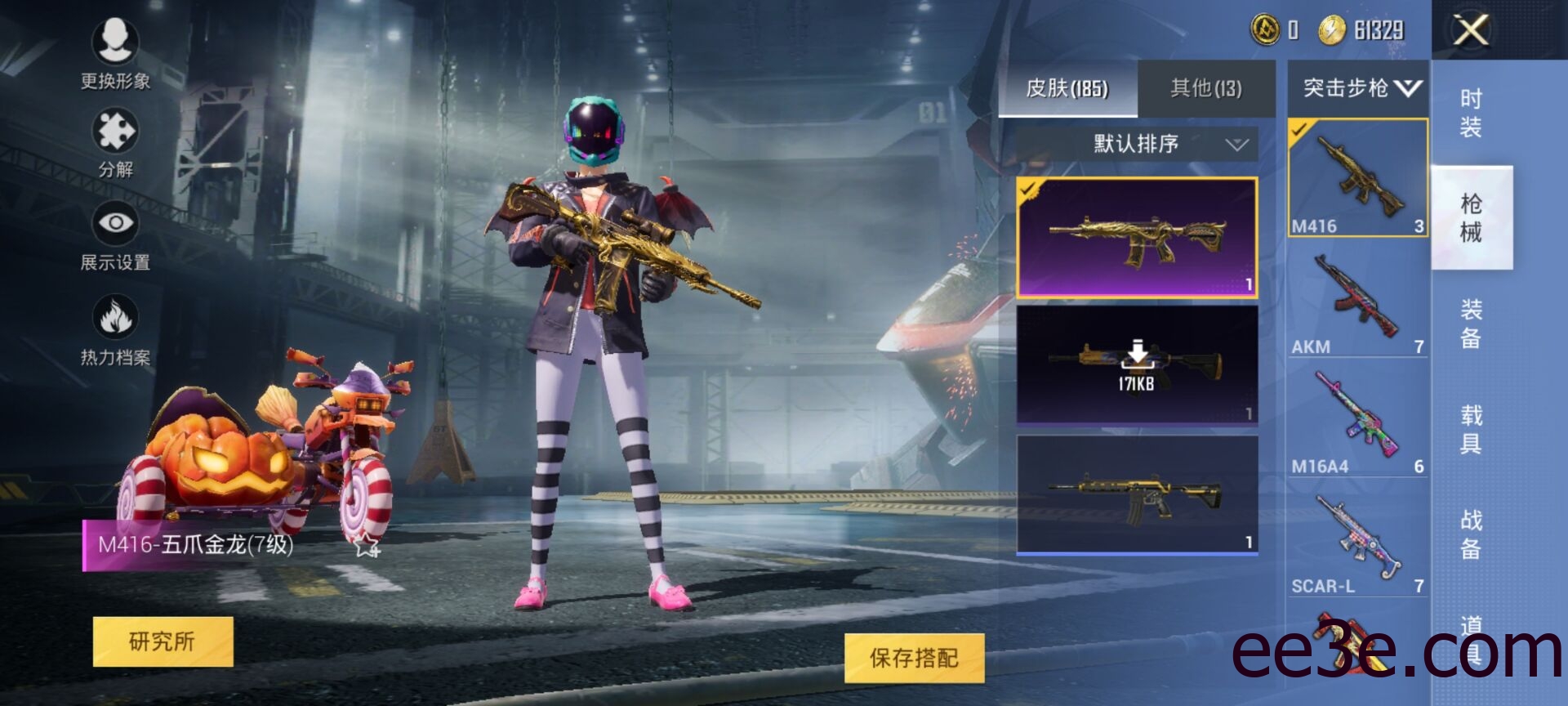1568x706 pixels.
Task: Choose the M16A4 weapon entry
Action: tap(1356, 421)
